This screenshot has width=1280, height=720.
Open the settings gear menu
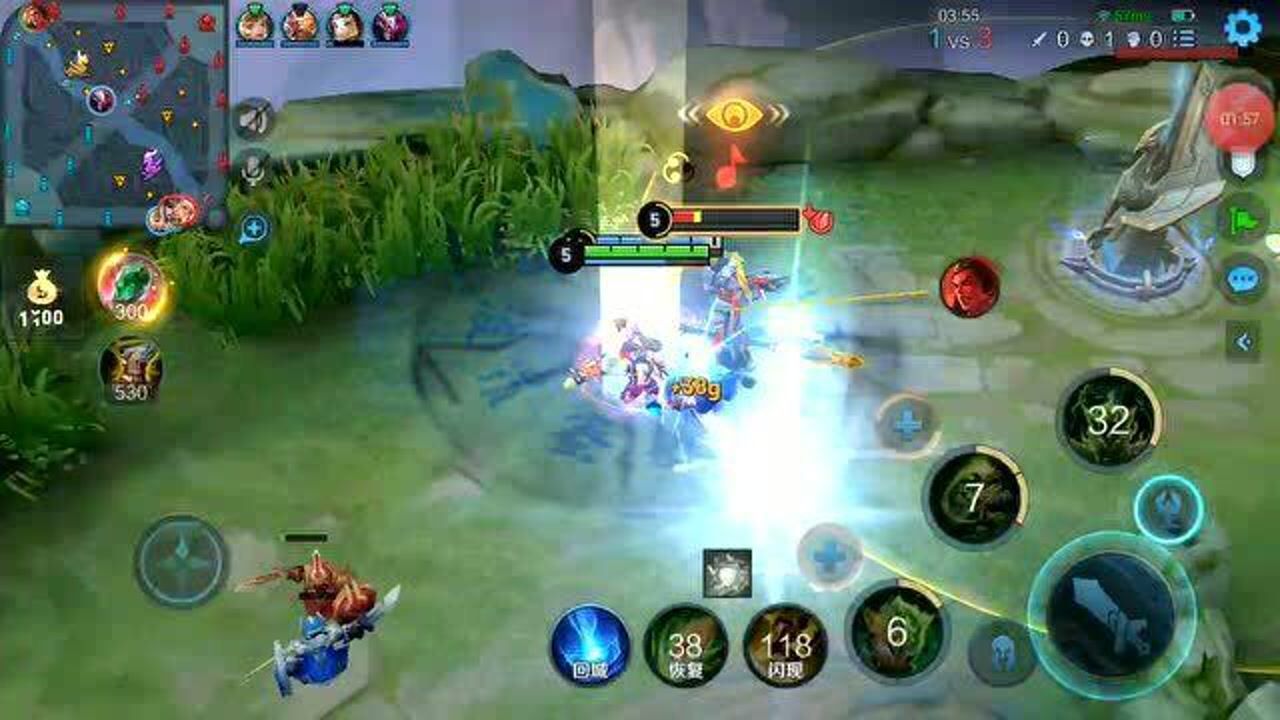click(1242, 28)
